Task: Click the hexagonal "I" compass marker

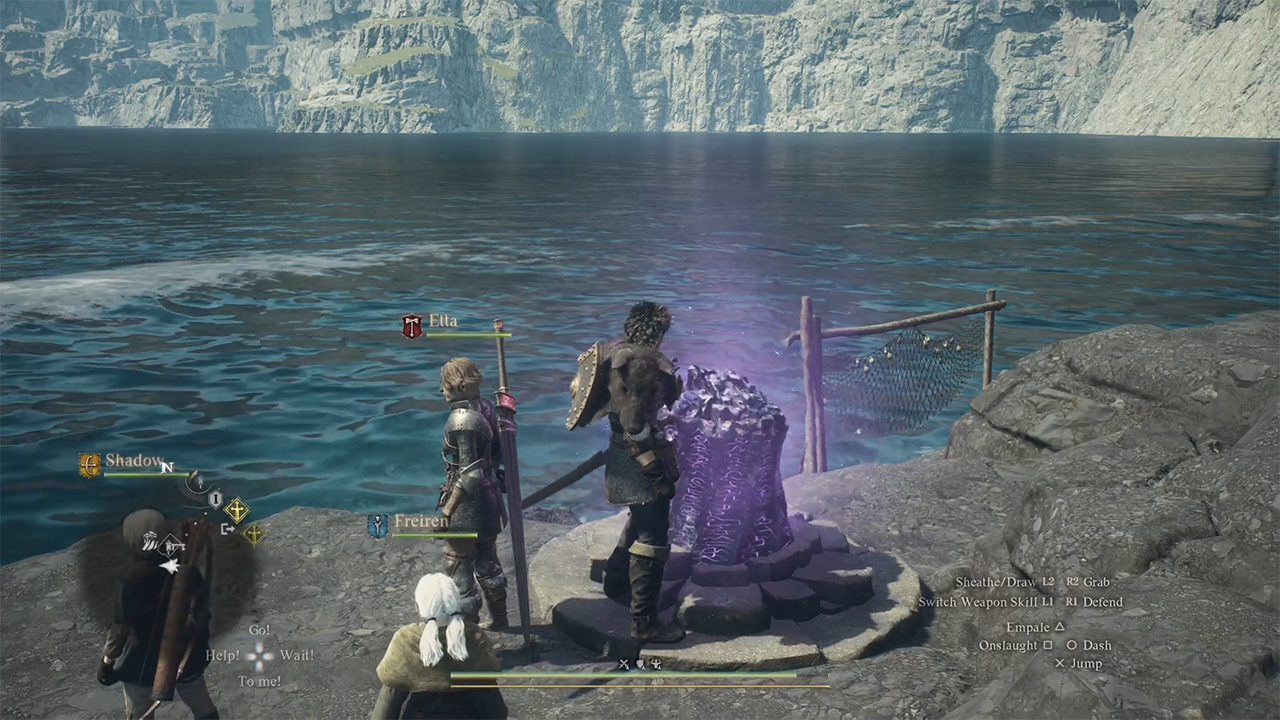Action: pyautogui.click(x=215, y=498)
